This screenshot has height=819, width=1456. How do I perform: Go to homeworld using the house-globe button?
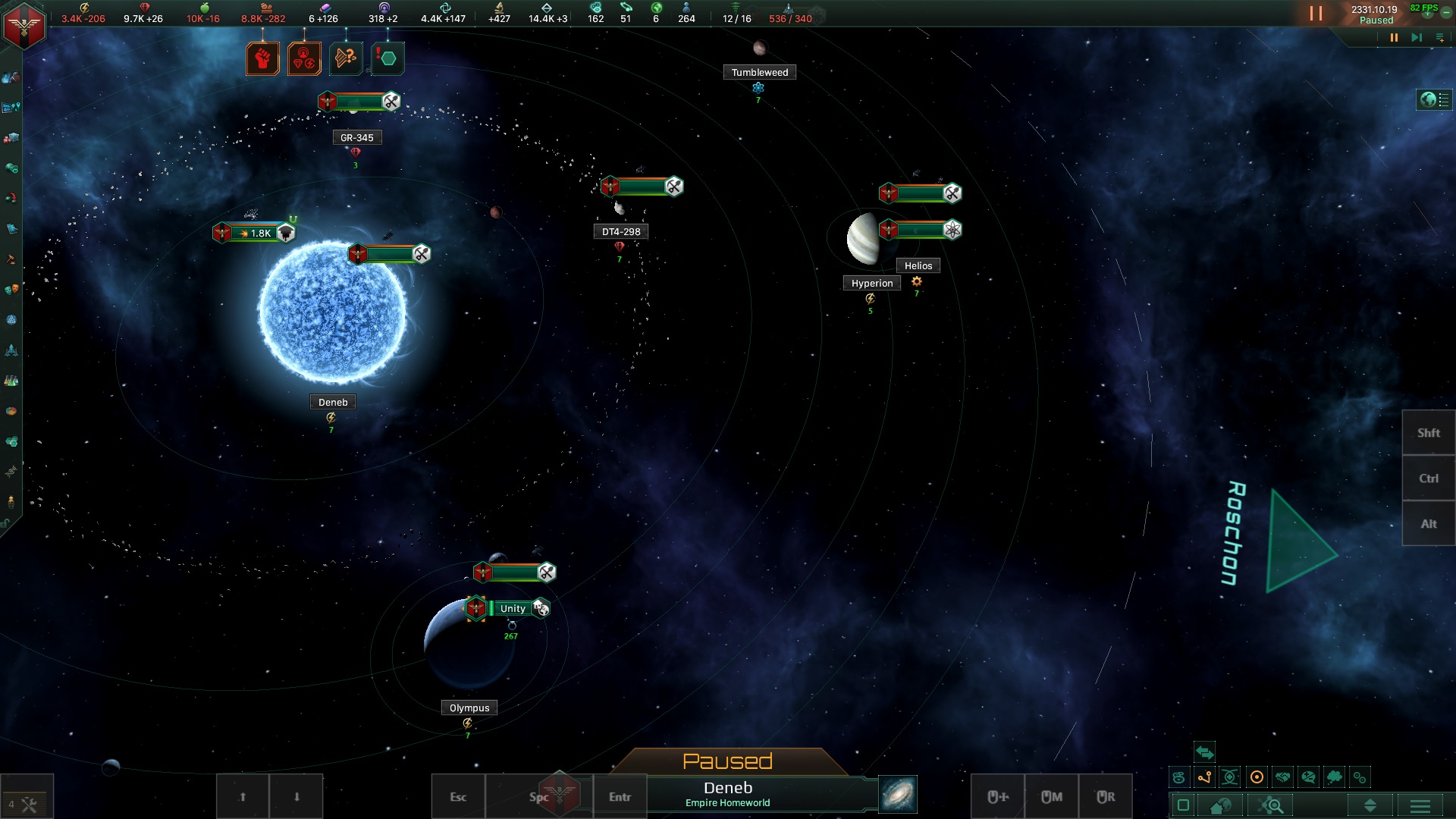(x=1221, y=805)
